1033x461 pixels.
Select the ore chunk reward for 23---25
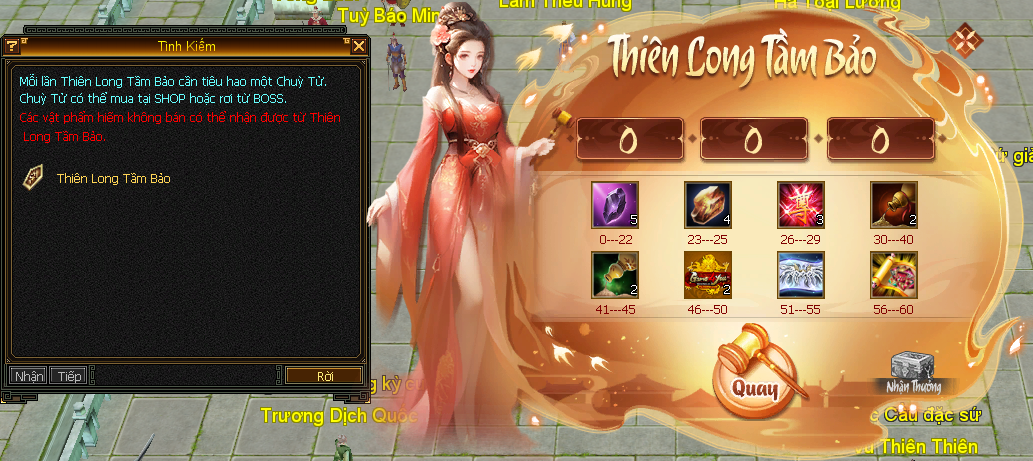pos(708,204)
